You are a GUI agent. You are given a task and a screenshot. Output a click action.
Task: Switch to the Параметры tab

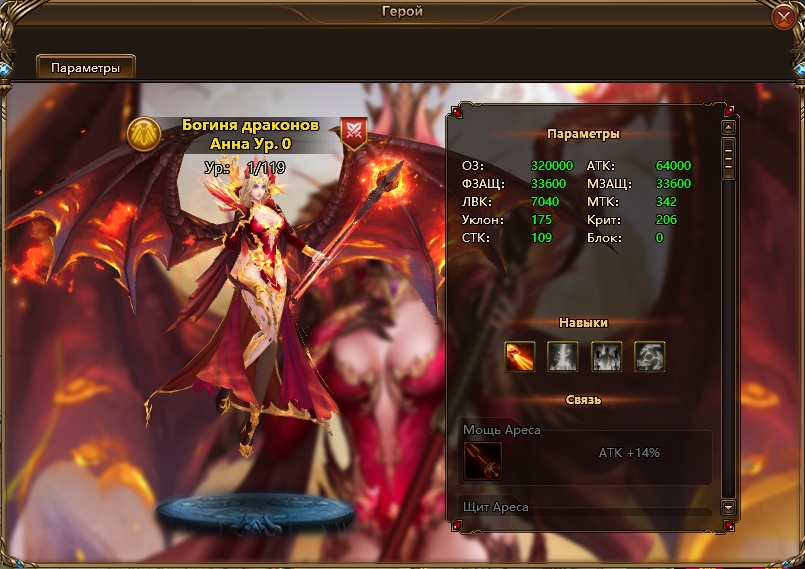click(x=86, y=68)
